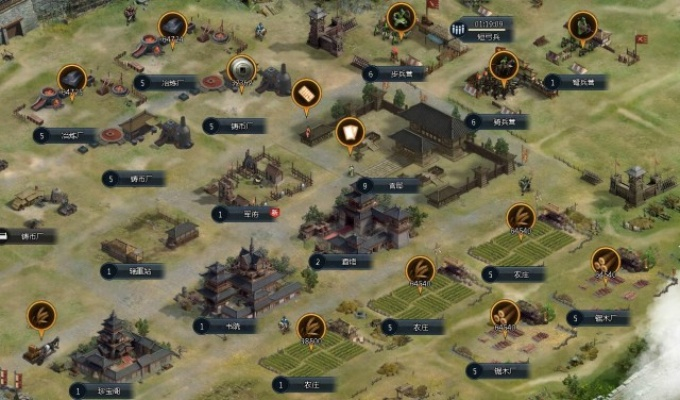
Task: Collect the coin bubble above the mint
Action: [241, 69]
